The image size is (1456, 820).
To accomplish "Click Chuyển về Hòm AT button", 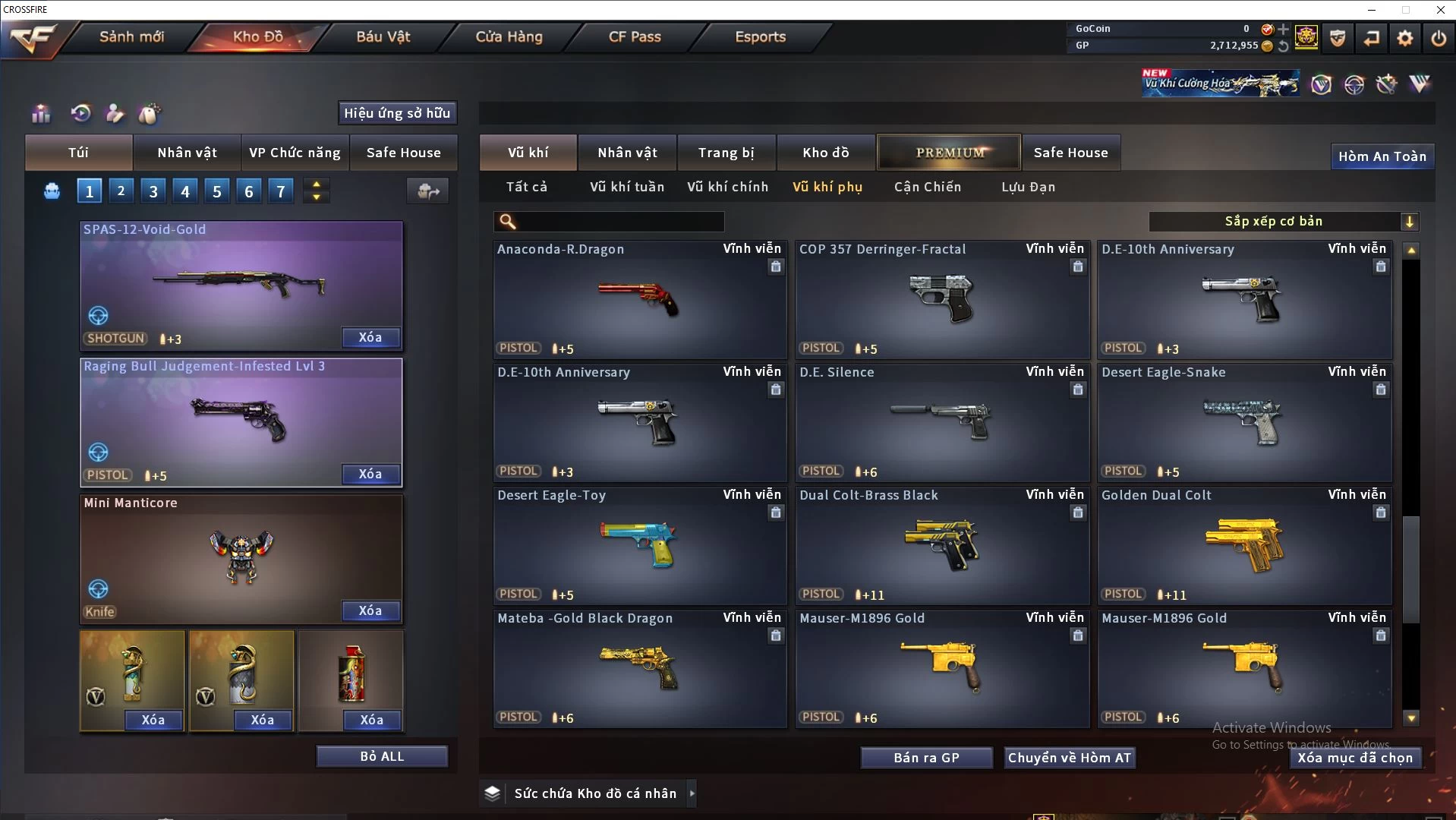I will point(1069,758).
